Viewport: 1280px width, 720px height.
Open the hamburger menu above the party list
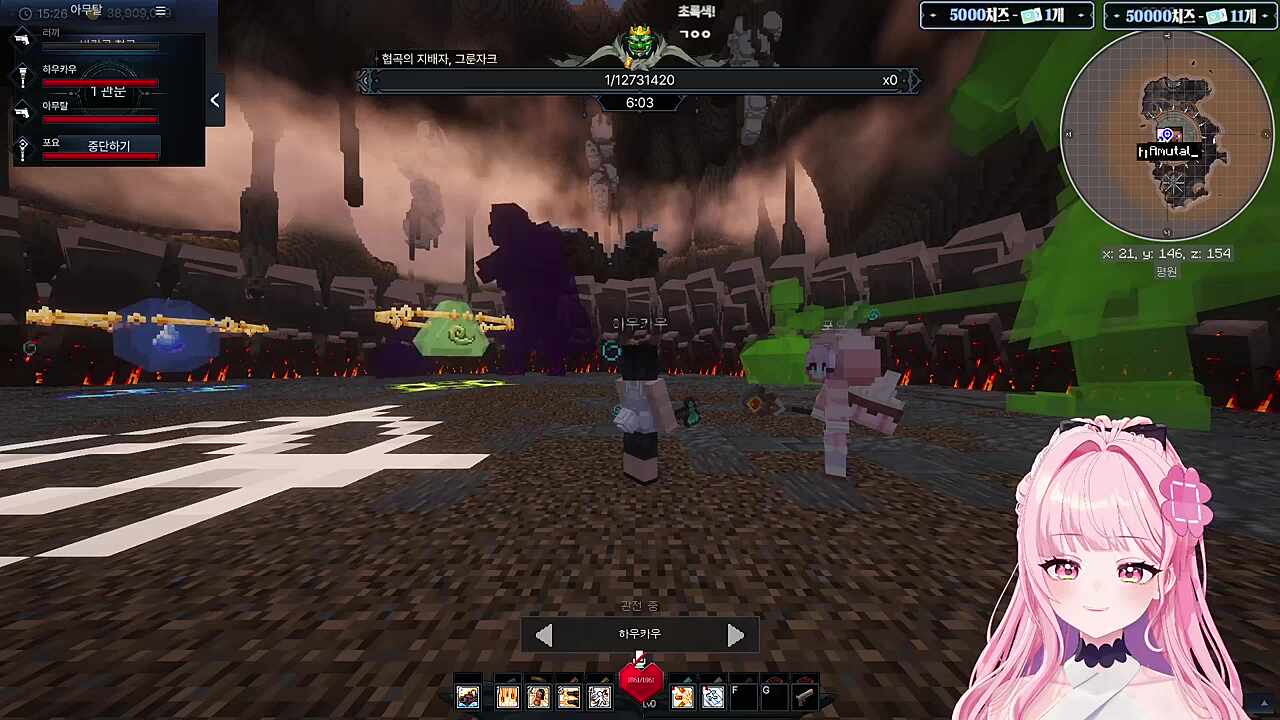pos(160,12)
